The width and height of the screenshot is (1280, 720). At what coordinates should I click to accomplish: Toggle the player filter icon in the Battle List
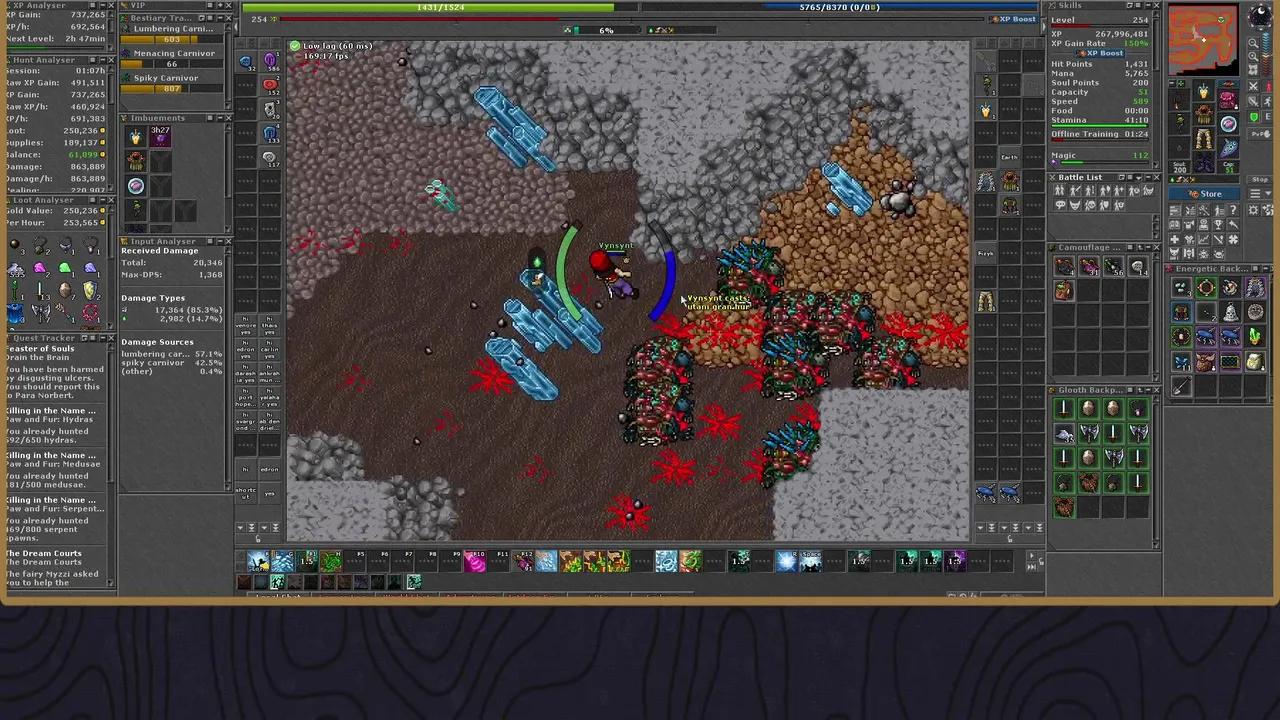click(x=1060, y=190)
